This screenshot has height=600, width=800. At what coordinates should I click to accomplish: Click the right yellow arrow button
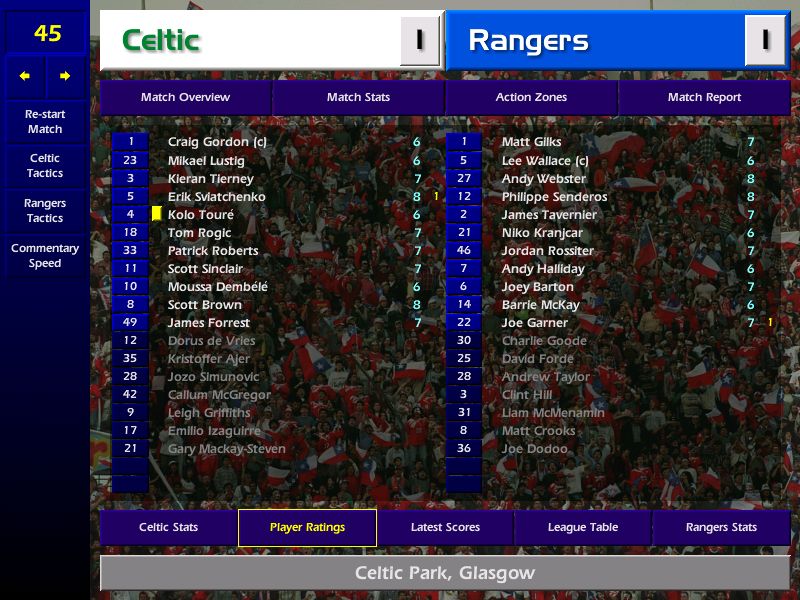(65, 76)
